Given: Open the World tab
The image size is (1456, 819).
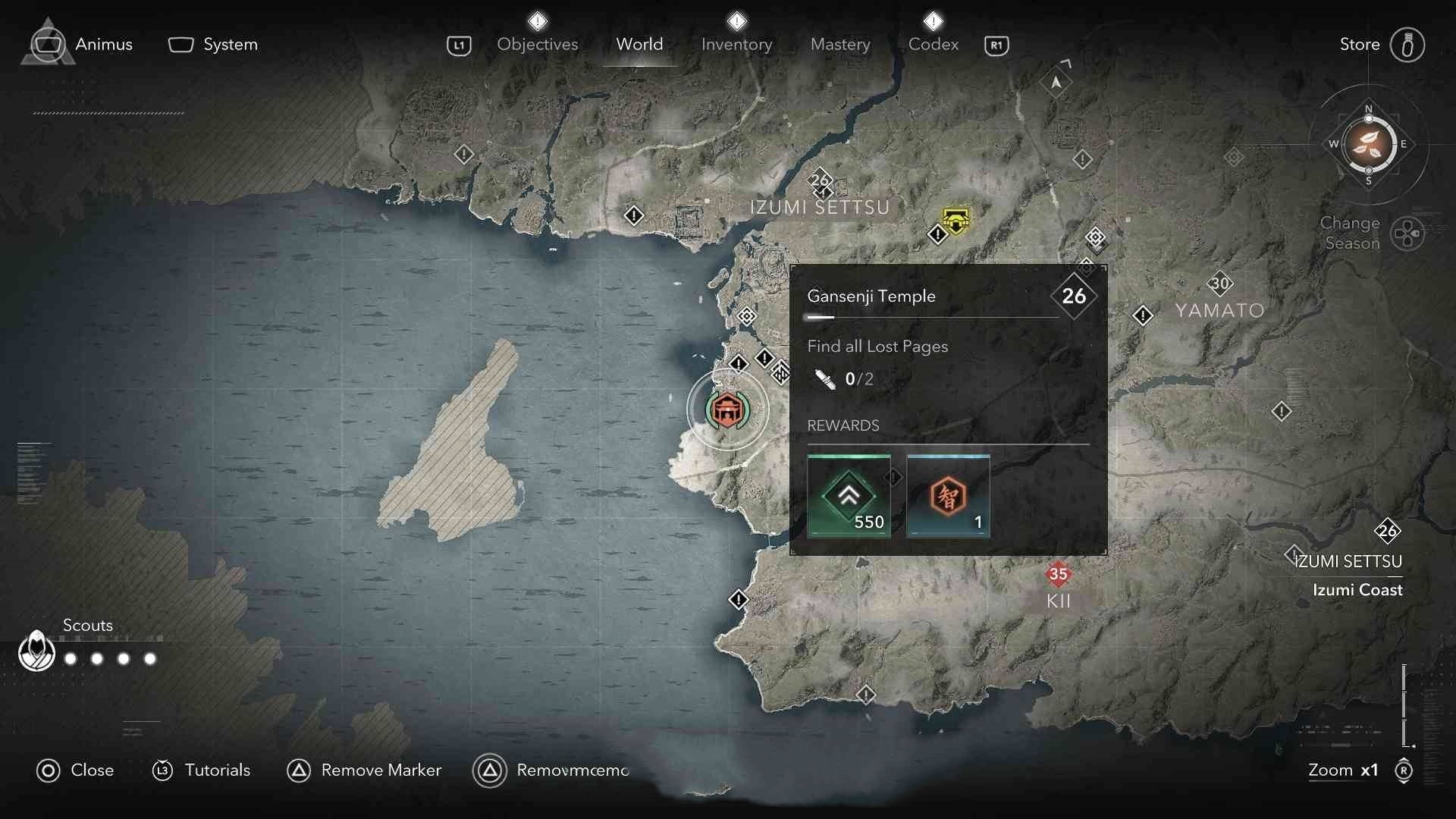Looking at the screenshot, I should click(639, 45).
